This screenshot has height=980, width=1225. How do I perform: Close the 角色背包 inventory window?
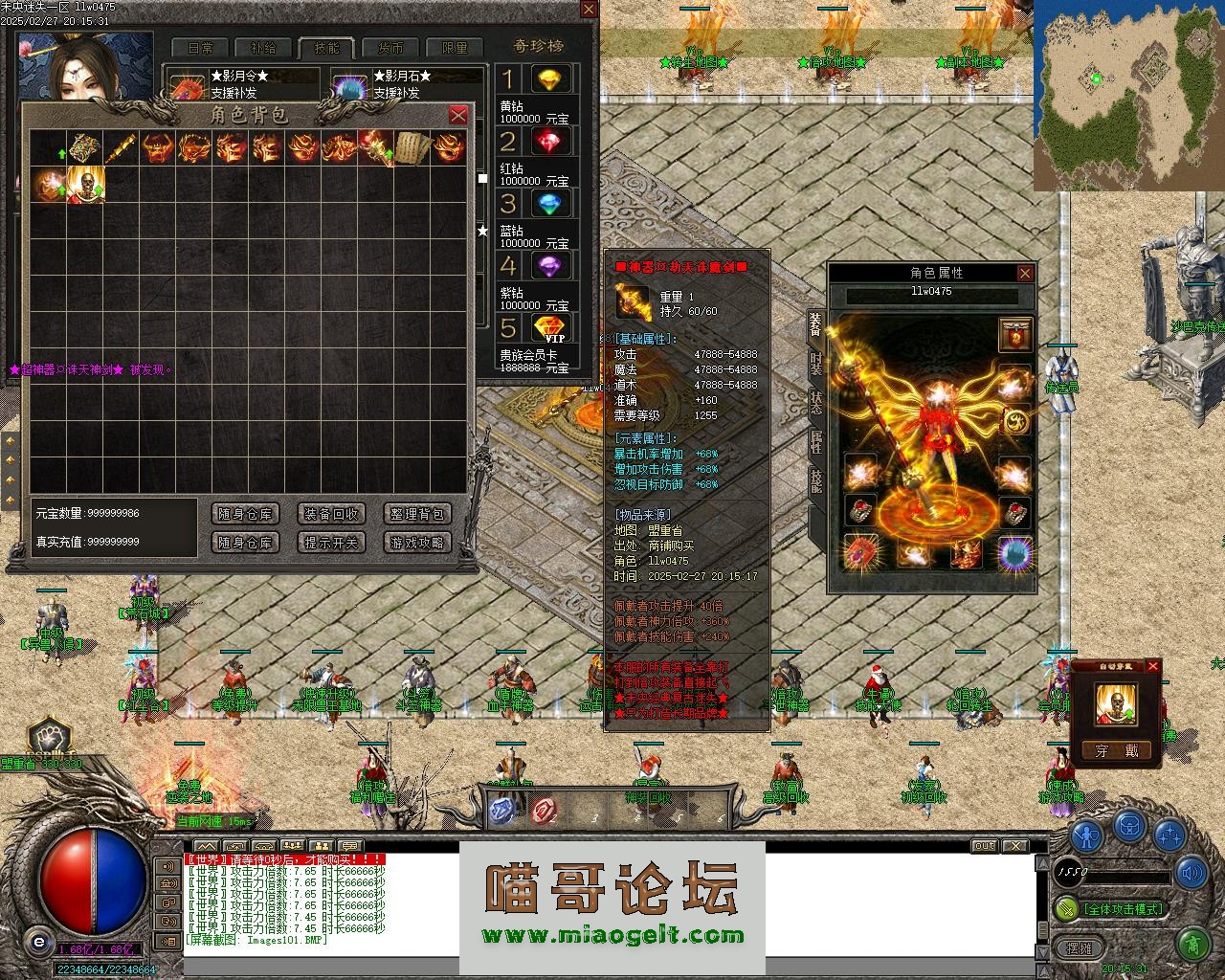[458, 115]
